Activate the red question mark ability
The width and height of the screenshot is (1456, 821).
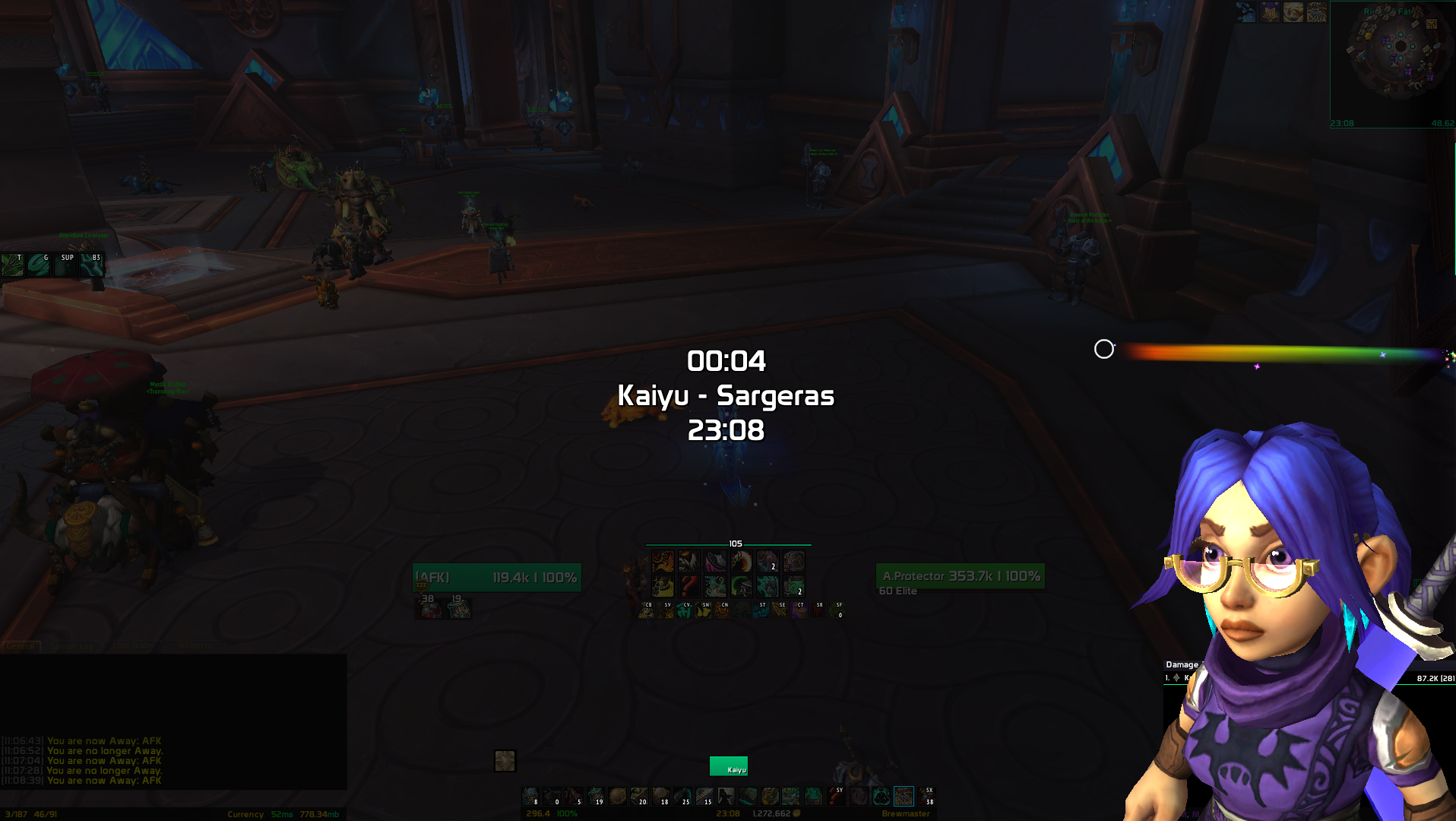(689, 586)
